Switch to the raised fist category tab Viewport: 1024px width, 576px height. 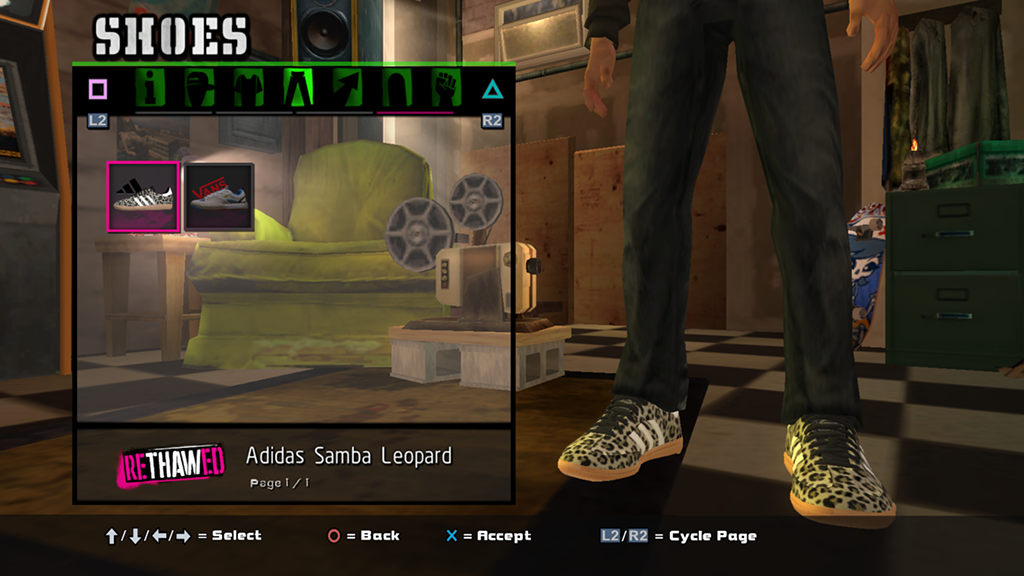pyautogui.click(x=444, y=89)
